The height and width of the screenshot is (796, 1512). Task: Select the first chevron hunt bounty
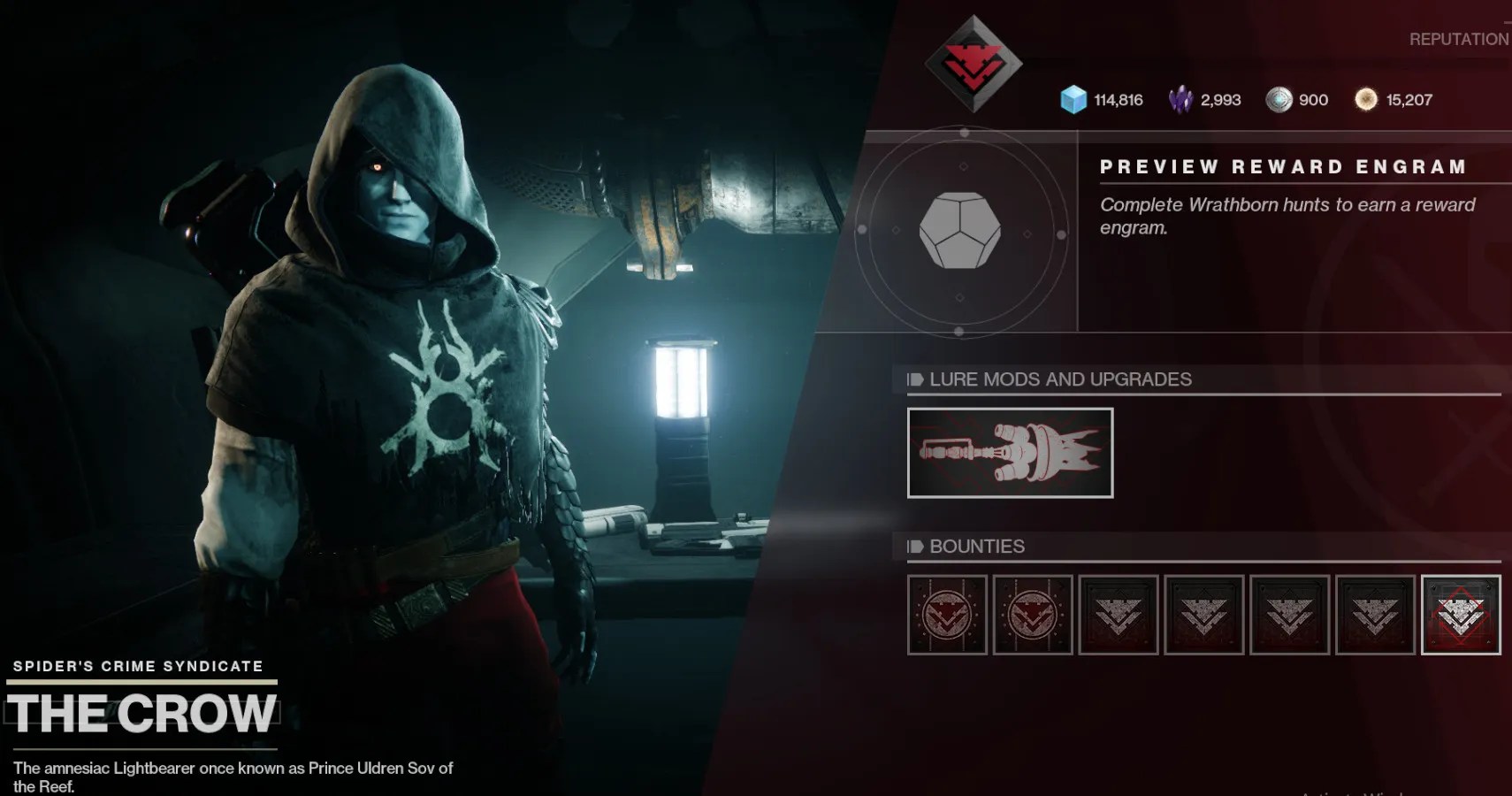[x=1119, y=613]
